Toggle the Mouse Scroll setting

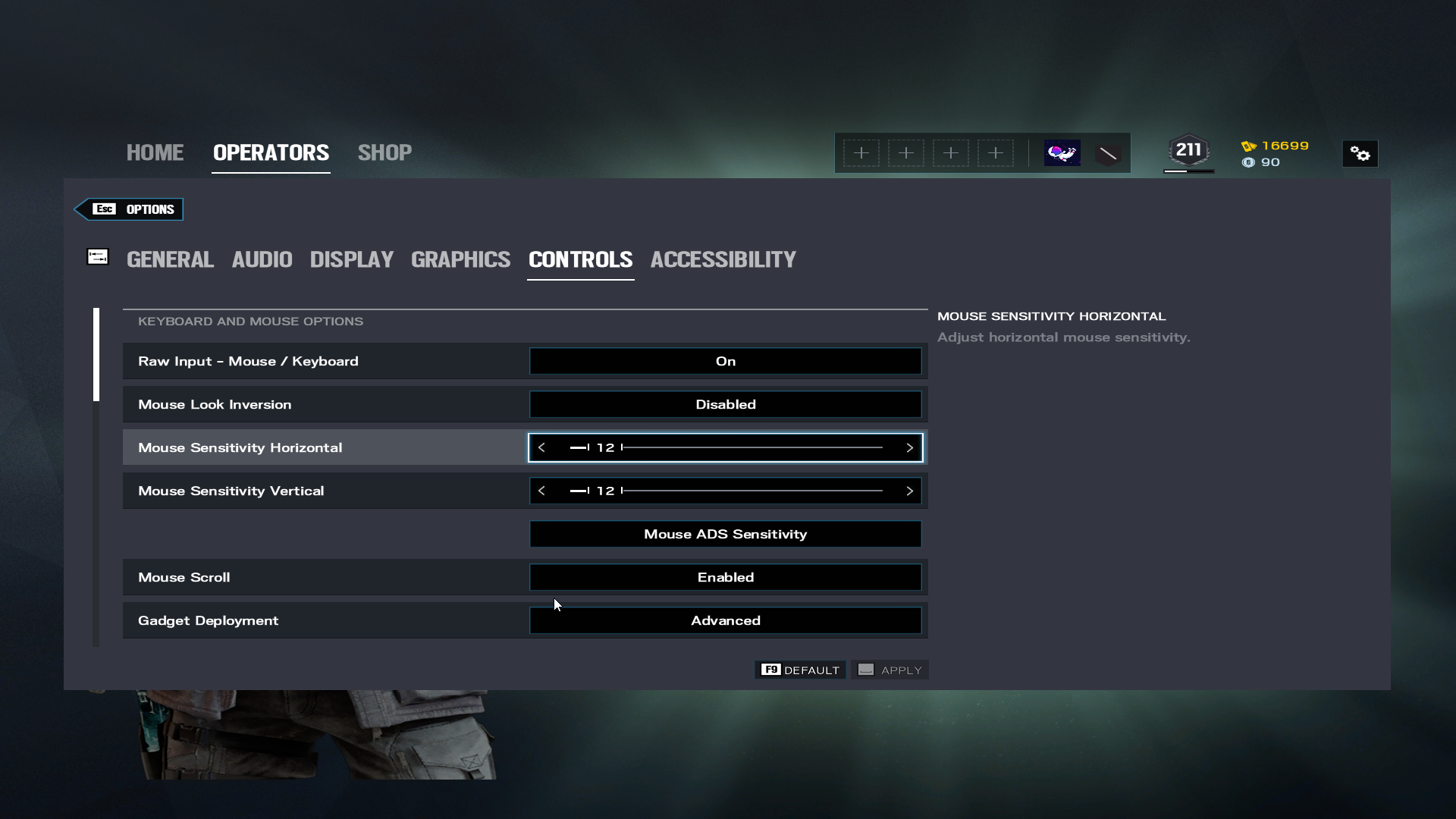click(725, 577)
